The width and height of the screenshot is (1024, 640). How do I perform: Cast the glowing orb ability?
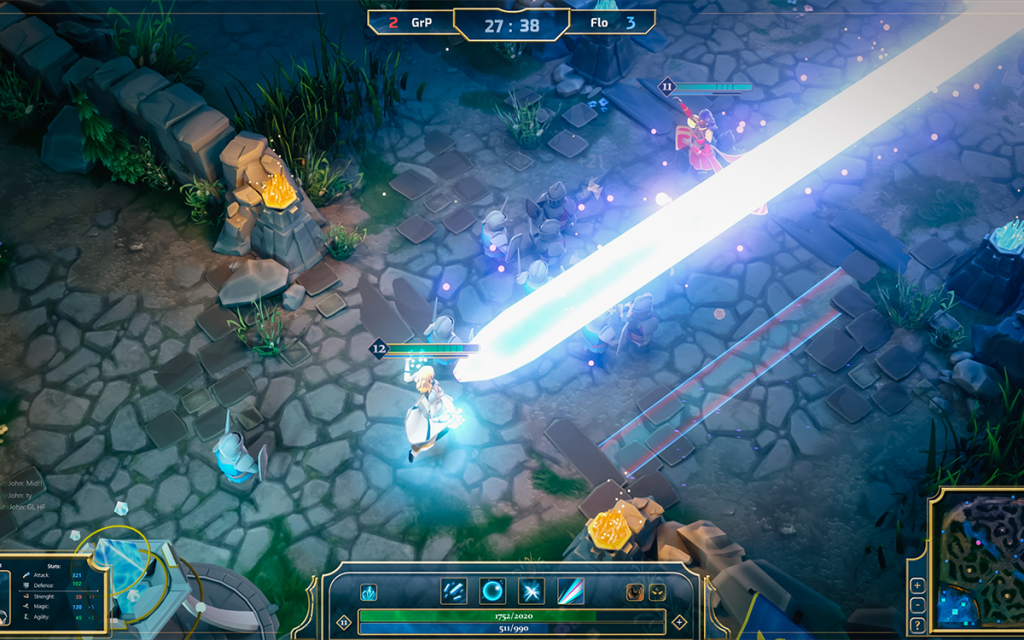click(x=492, y=591)
